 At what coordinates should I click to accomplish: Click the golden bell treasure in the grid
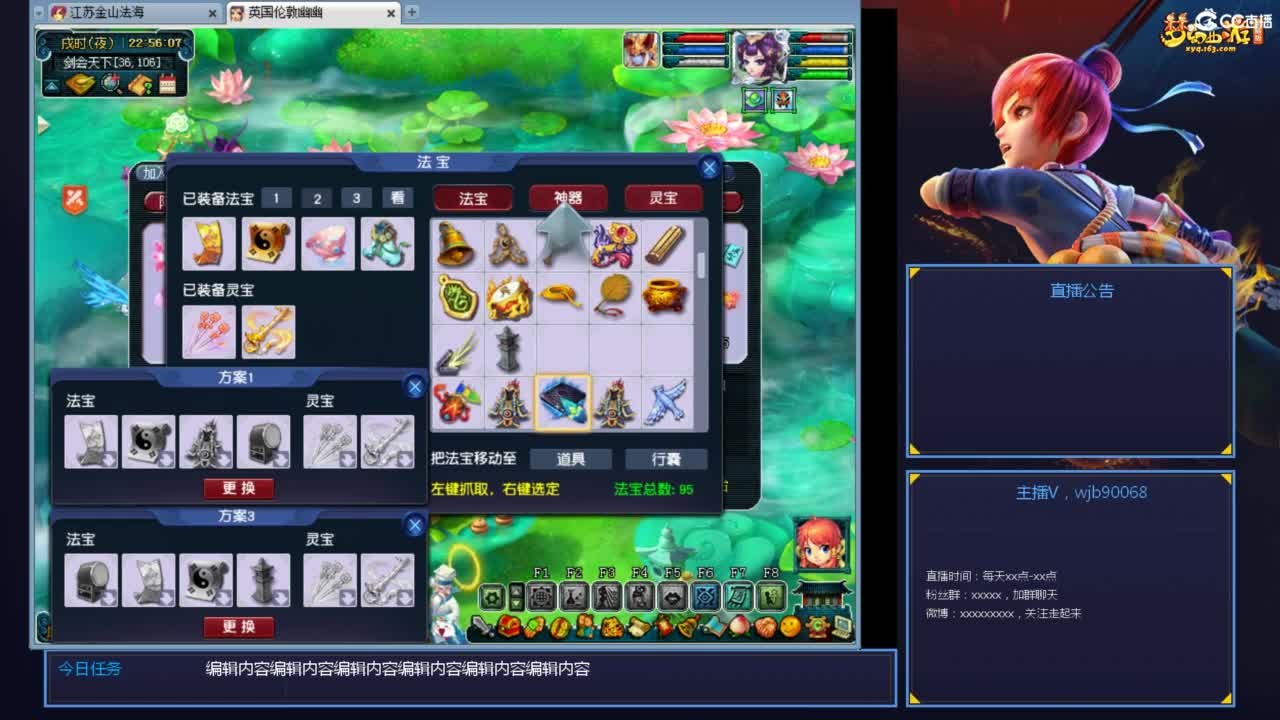click(455, 246)
